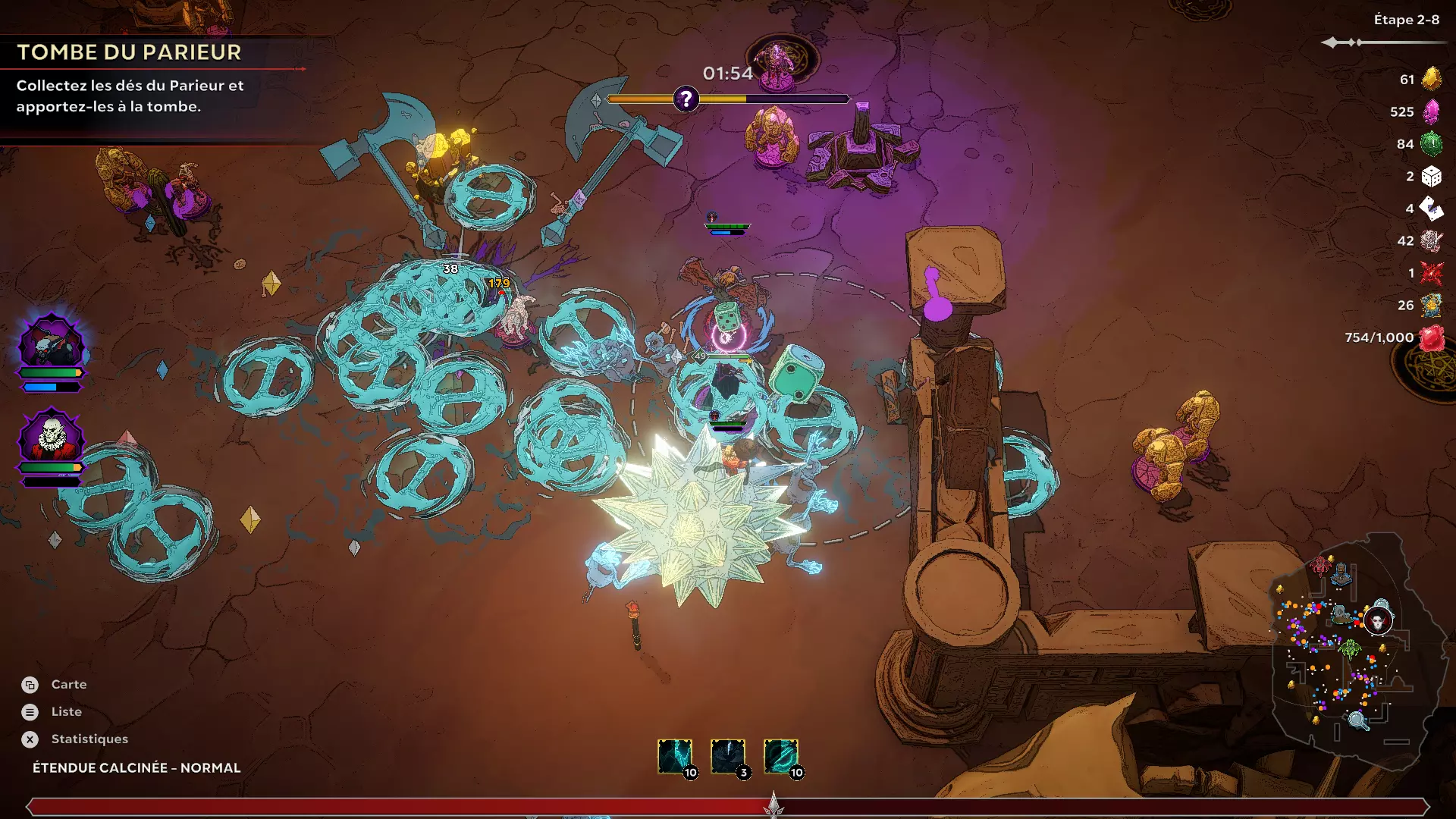Open the Carte map option

pyautogui.click(x=68, y=684)
